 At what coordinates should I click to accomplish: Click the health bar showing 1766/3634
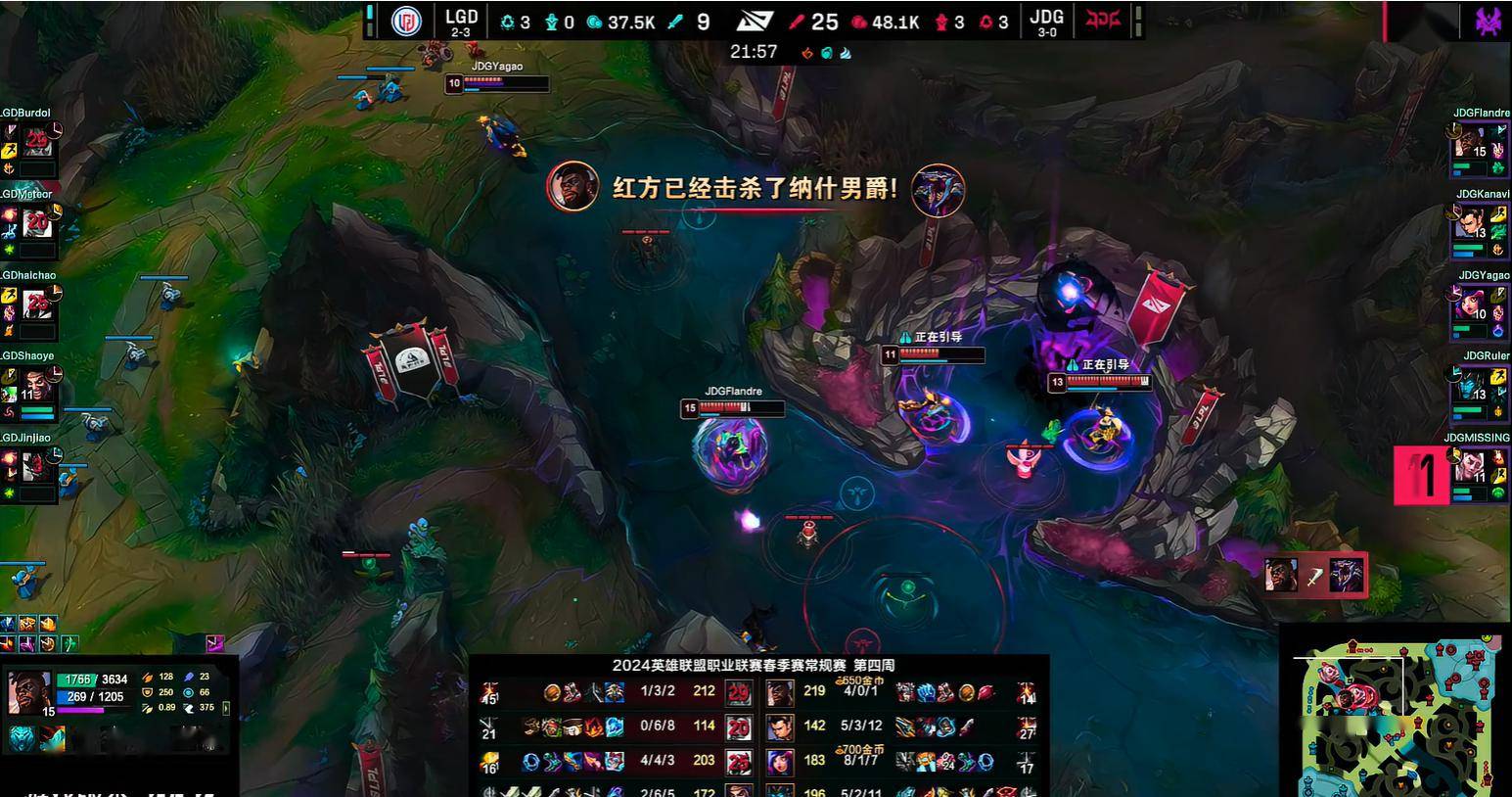(93, 680)
